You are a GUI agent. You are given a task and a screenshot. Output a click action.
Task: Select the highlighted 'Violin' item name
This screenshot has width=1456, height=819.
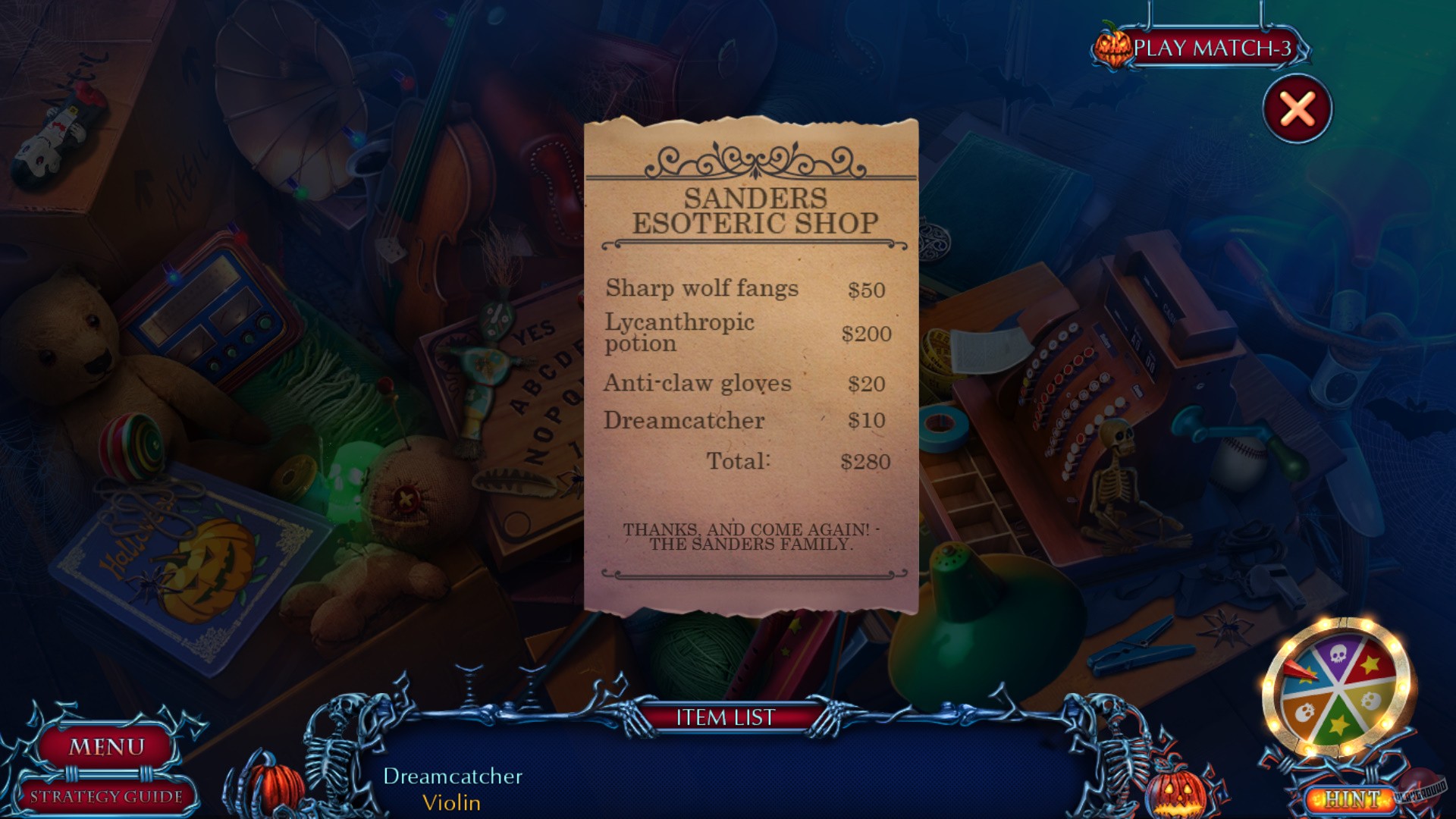(x=452, y=803)
